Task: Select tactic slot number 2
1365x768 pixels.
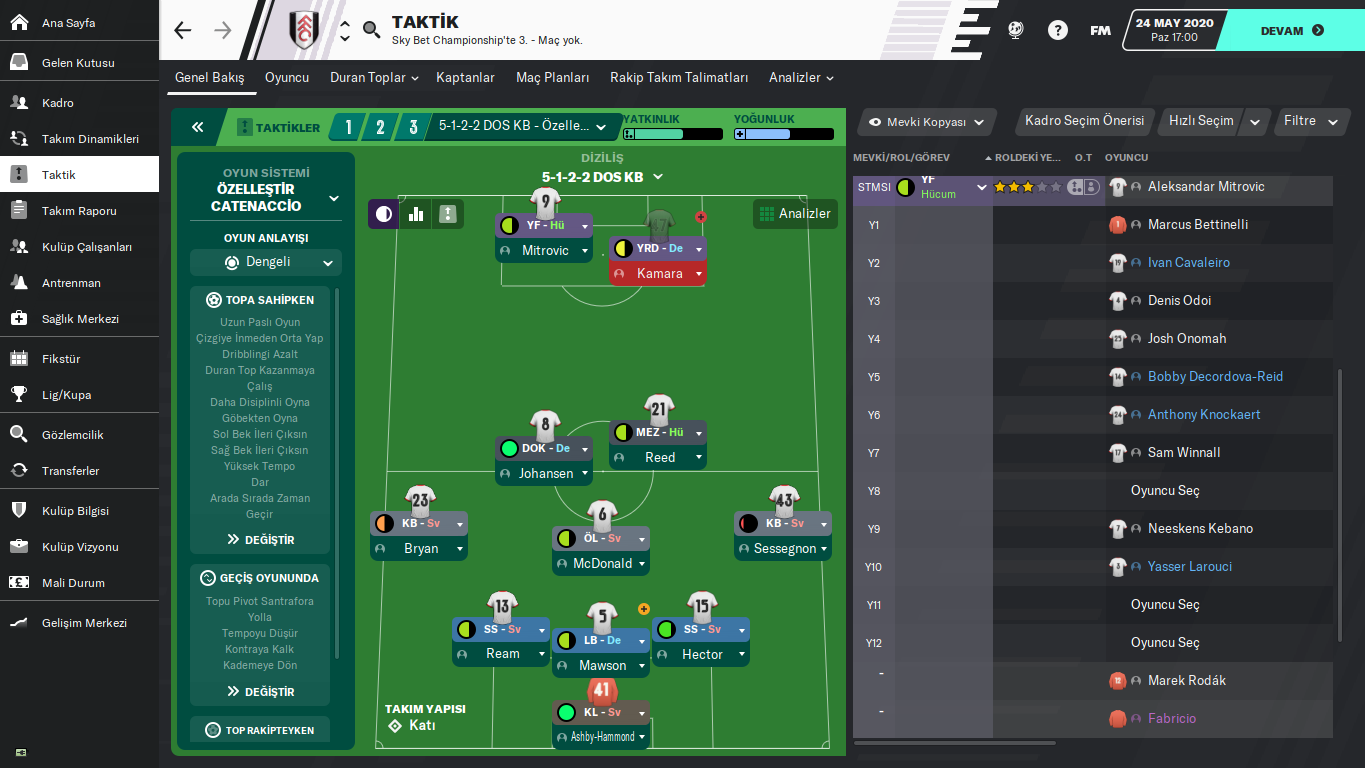Action: pyautogui.click(x=380, y=127)
